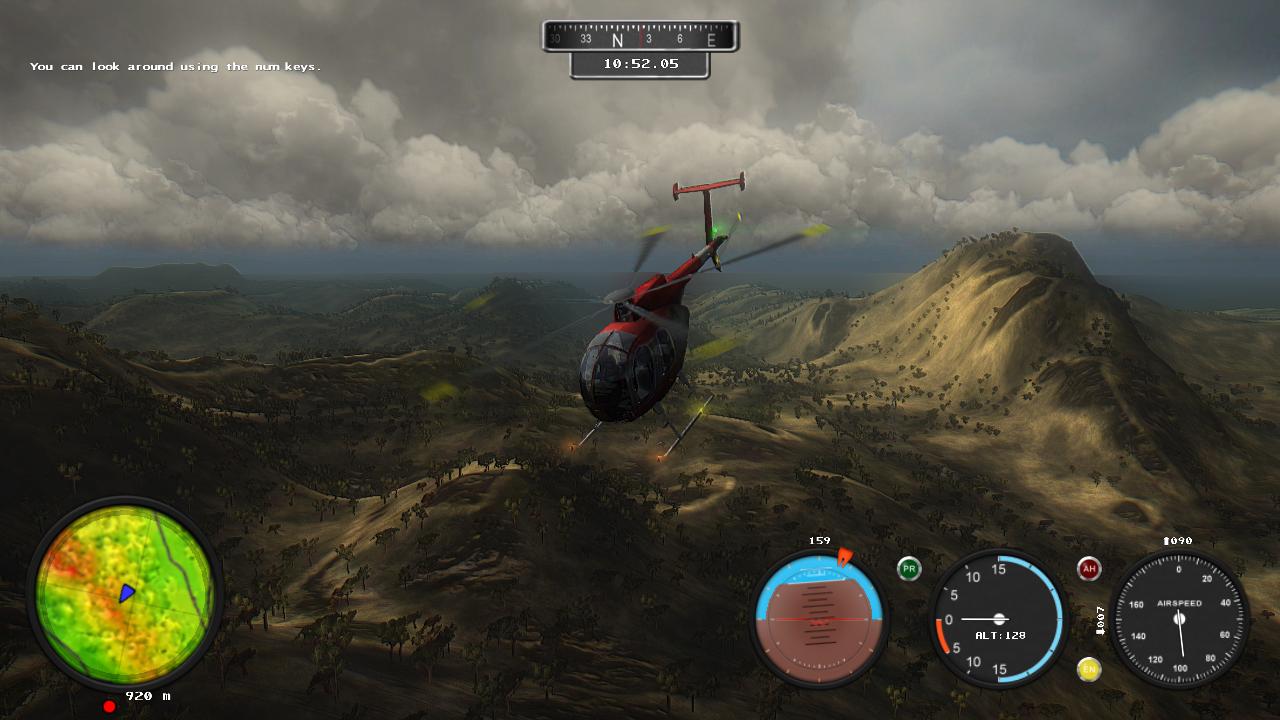The width and height of the screenshot is (1280, 720).
Task: Click the red dot beside 920 m
Action: tap(108, 705)
